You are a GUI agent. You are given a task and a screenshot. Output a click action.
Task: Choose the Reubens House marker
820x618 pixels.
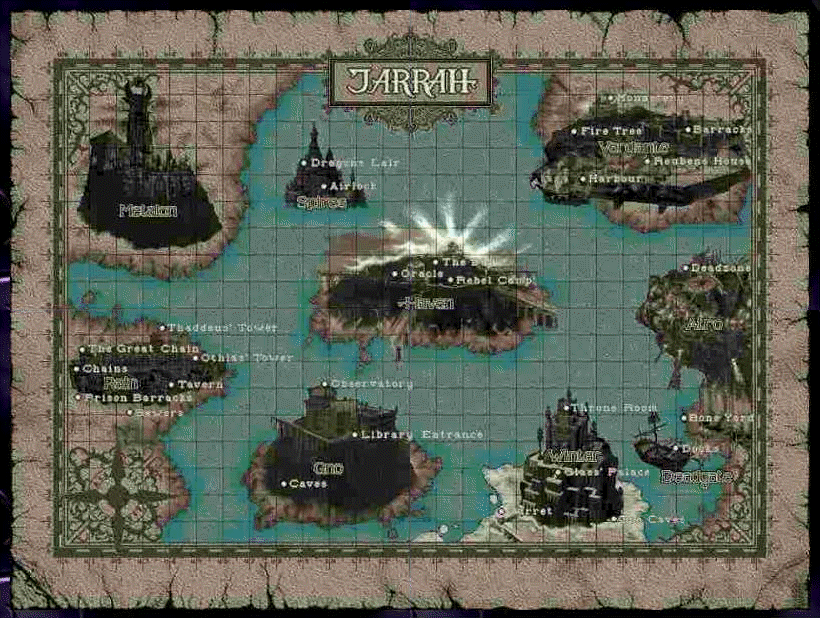647,161
